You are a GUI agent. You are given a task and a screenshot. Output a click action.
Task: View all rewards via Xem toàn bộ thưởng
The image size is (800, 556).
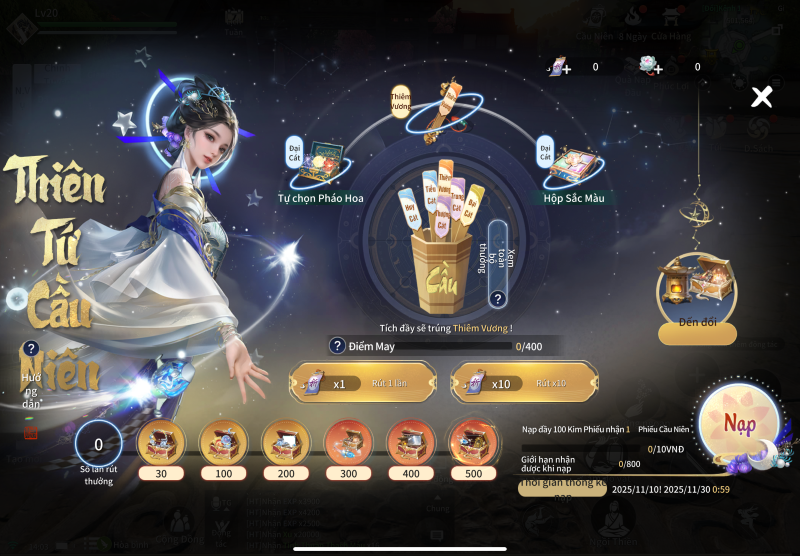[x=498, y=298]
